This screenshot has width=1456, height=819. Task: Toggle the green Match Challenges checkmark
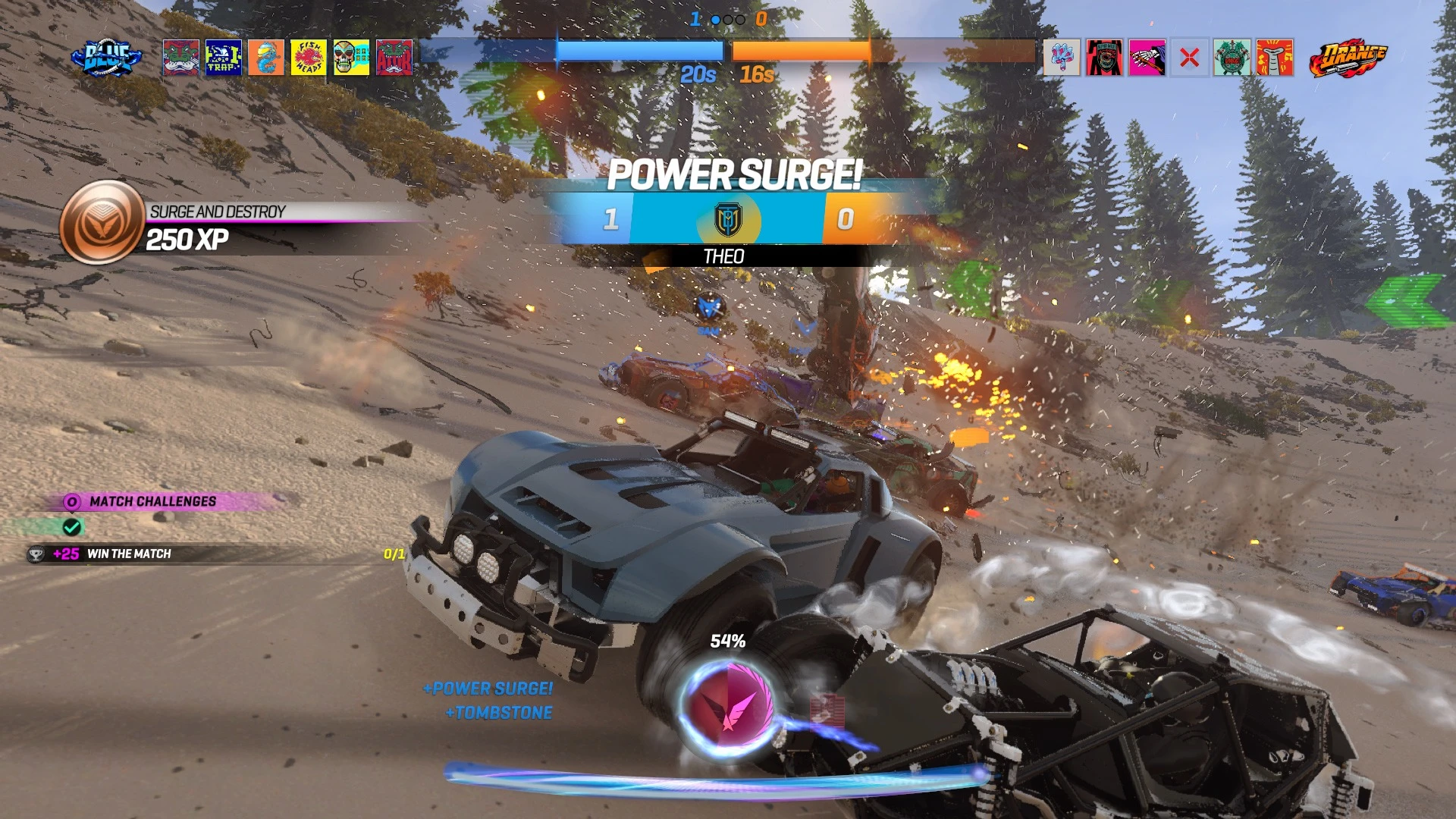point(74,528)
